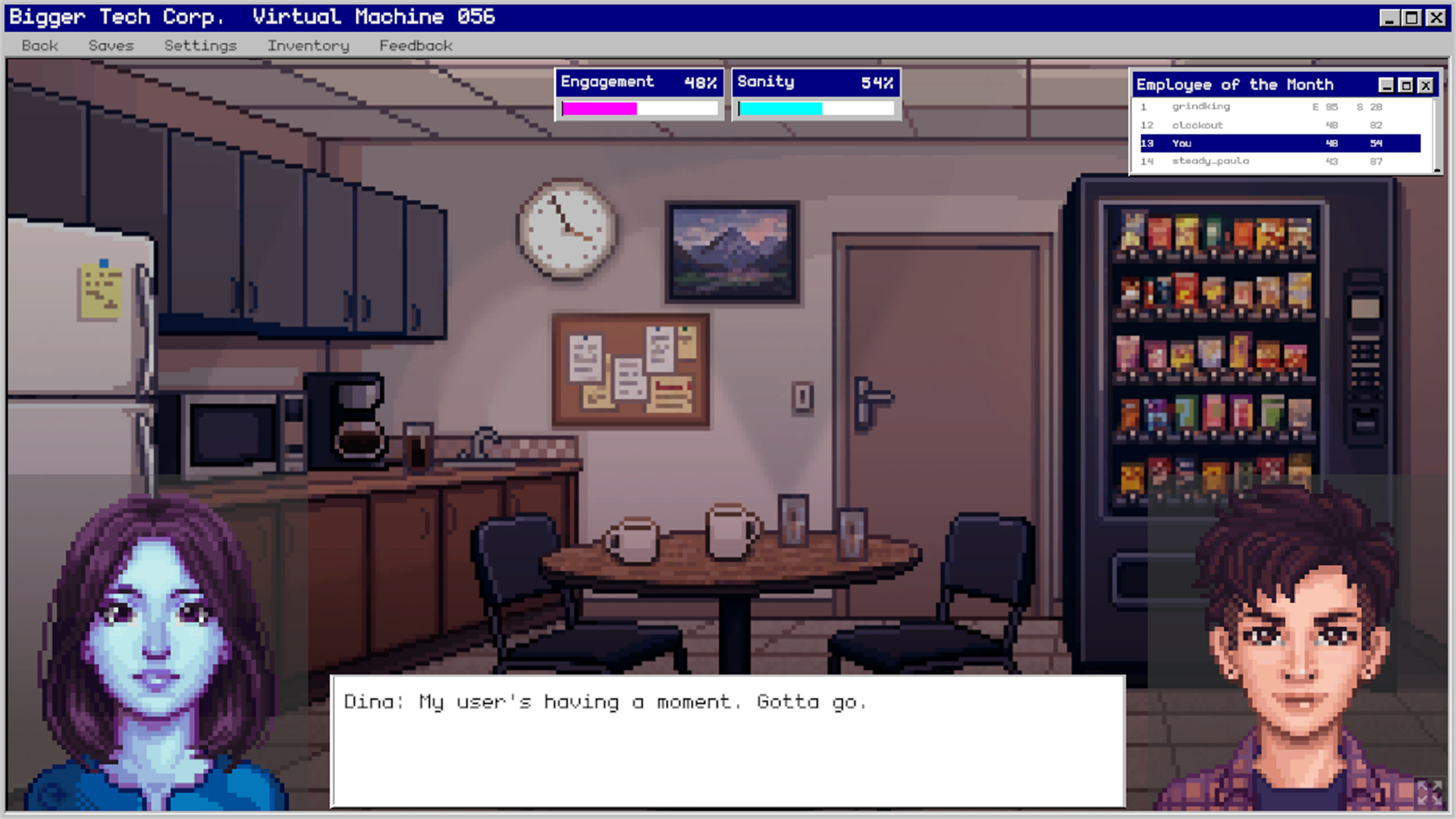1456x819 pixels.
Task: Click Back in the menu bar
Action: (39, 45)
